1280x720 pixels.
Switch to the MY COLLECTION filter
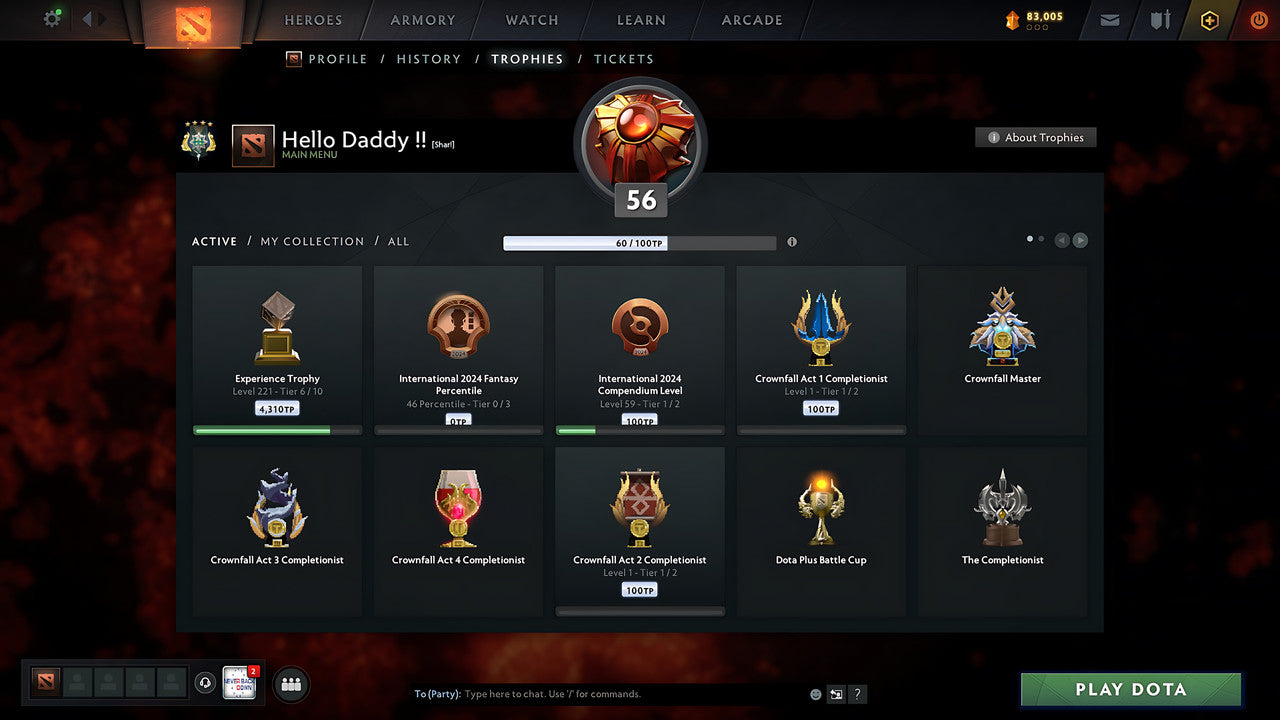[x=311, y=241]
